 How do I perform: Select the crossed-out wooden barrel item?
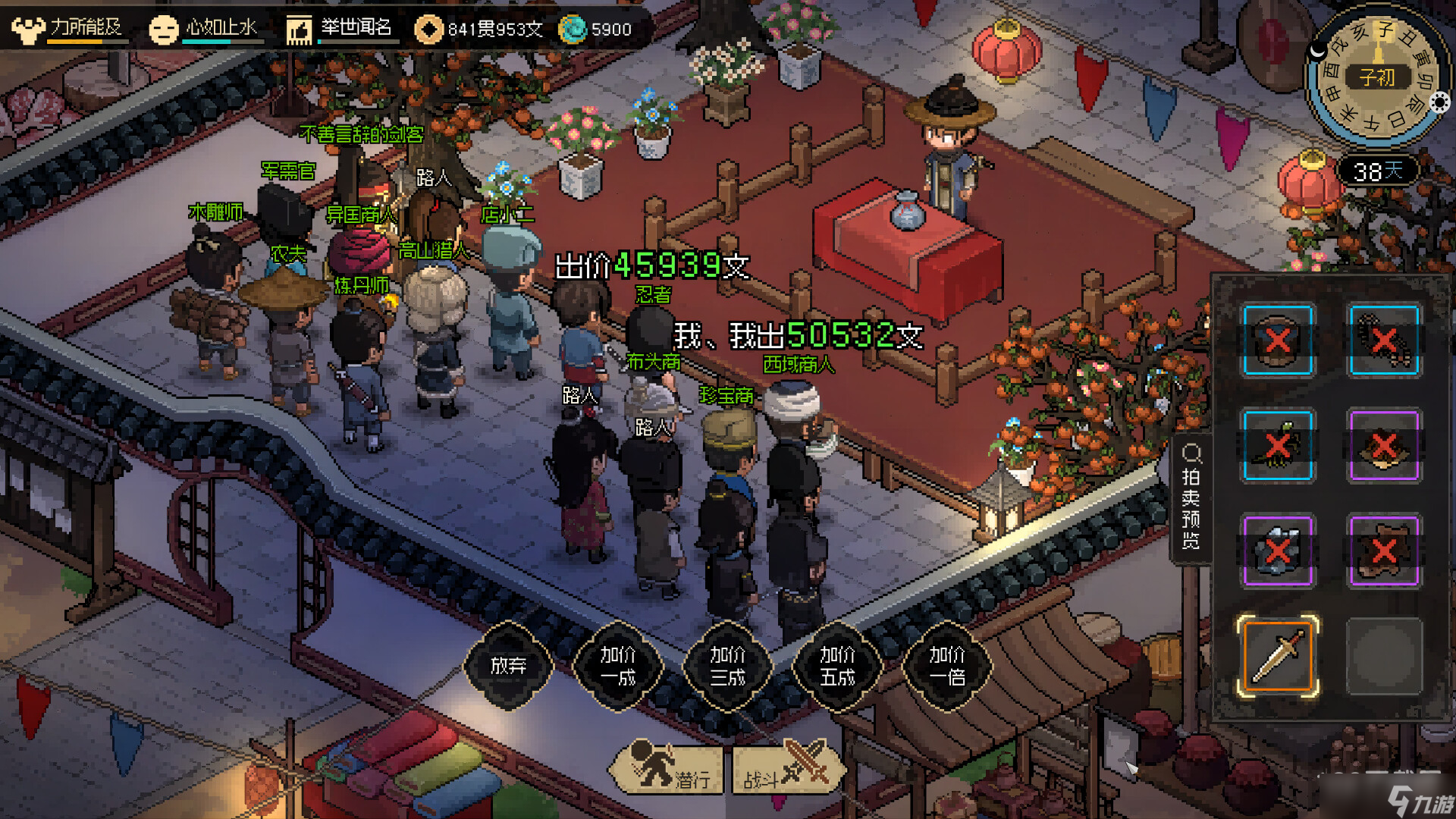click(1278, 340)
